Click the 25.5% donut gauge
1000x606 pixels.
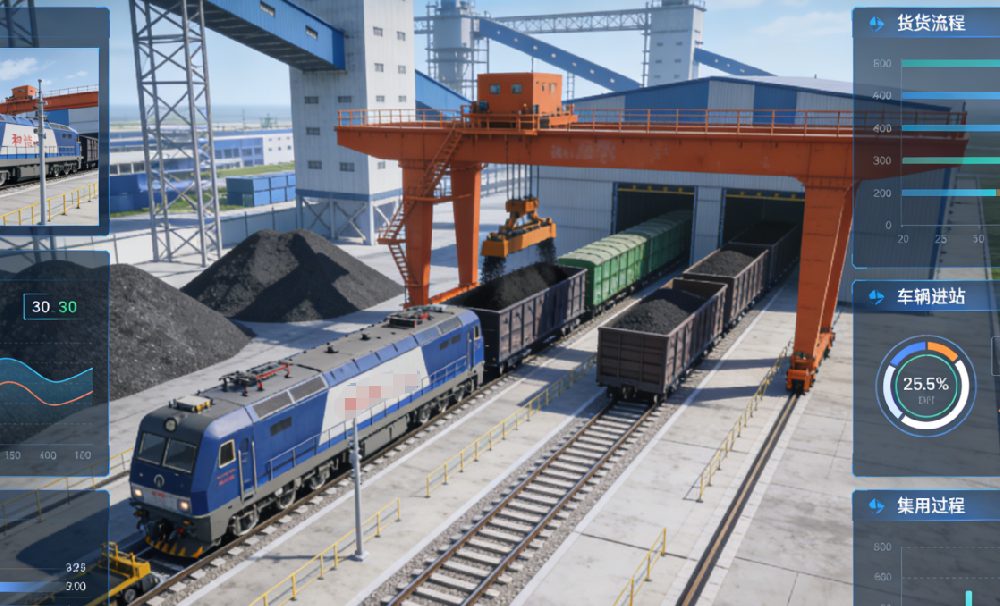pyautogui.click(x=925, y=385)
